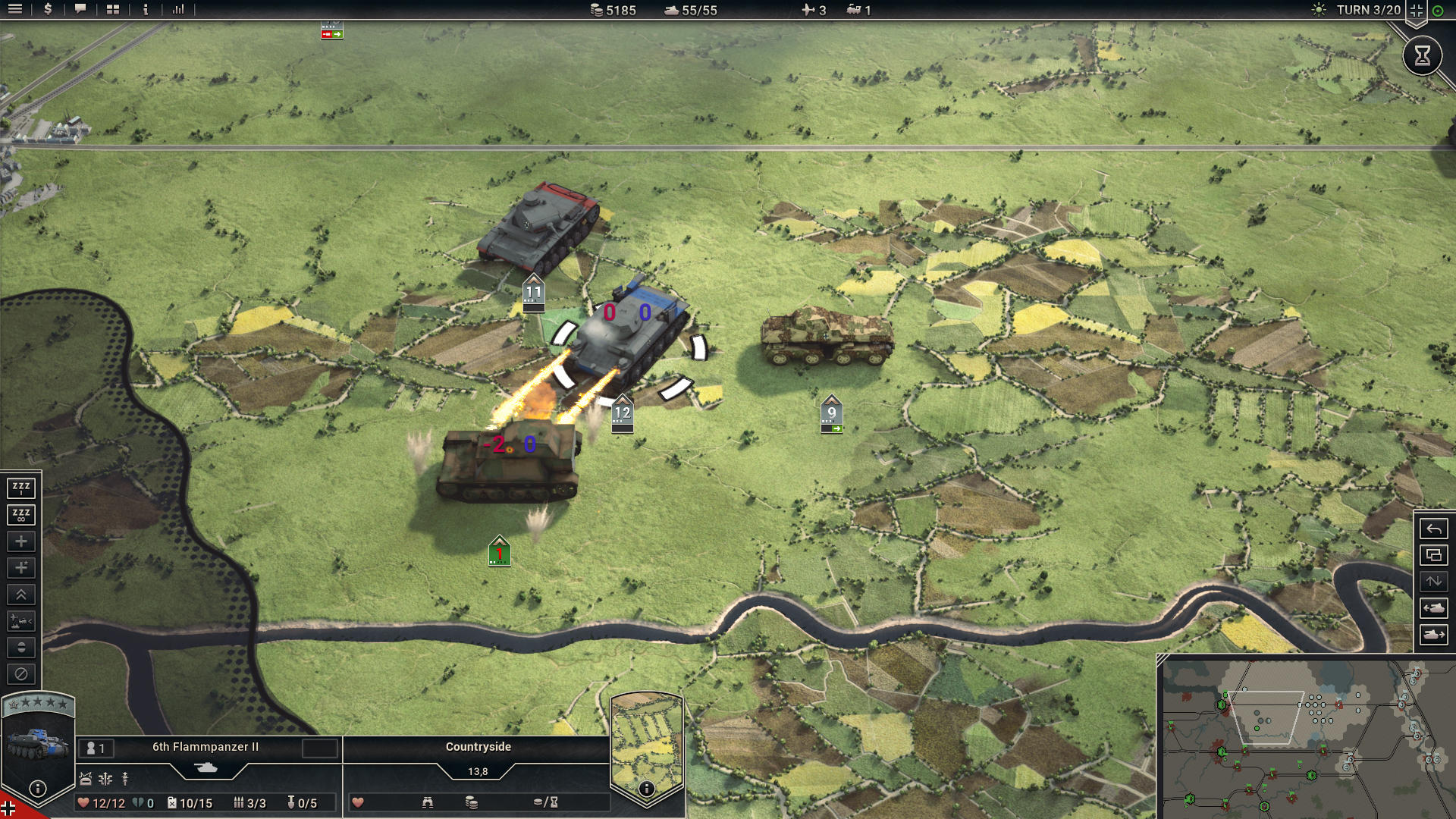Viewport: 1456px width, 819px height.
Task: Open the scenario info screen
Action: pyautogui.click(x=144, y=11)
